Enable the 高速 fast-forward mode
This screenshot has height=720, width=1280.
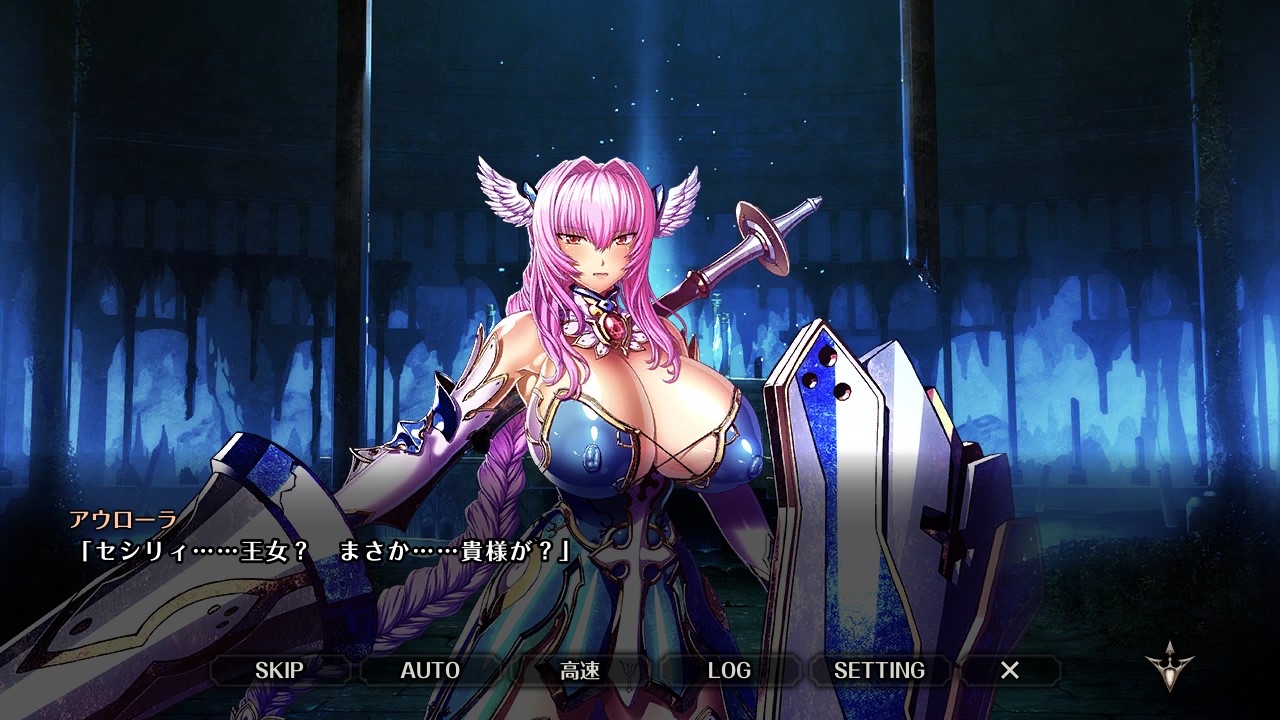[580, 670]
